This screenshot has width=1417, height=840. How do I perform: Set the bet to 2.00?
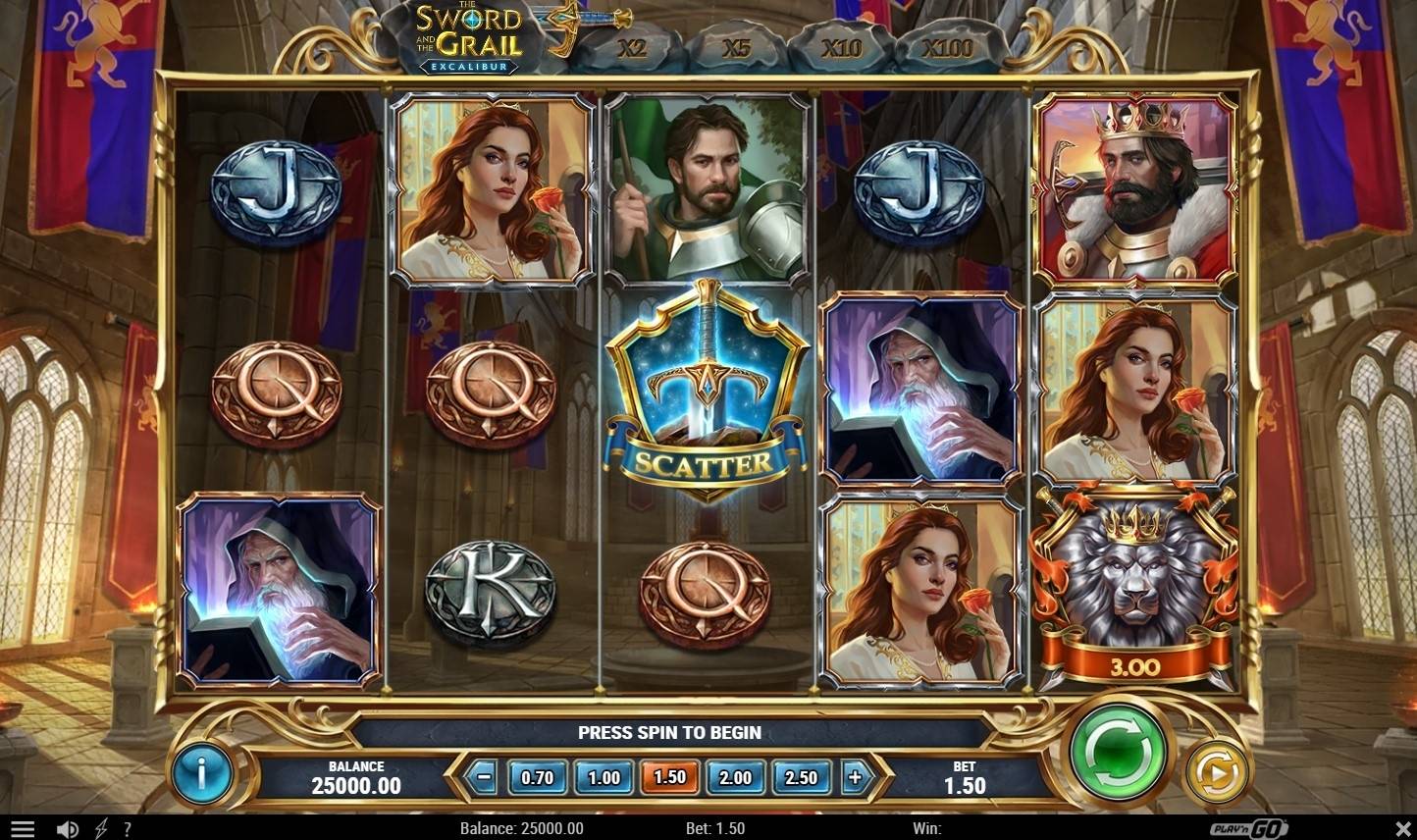tap(735, 777)
